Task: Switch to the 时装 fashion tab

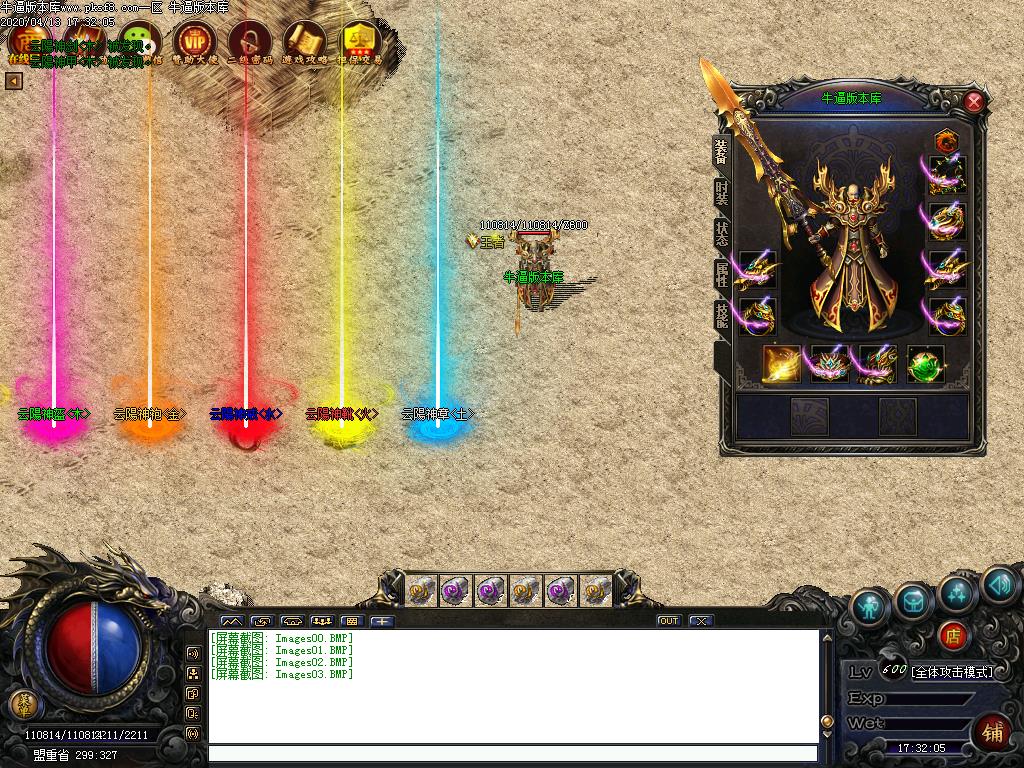Action: click(722, 193)
